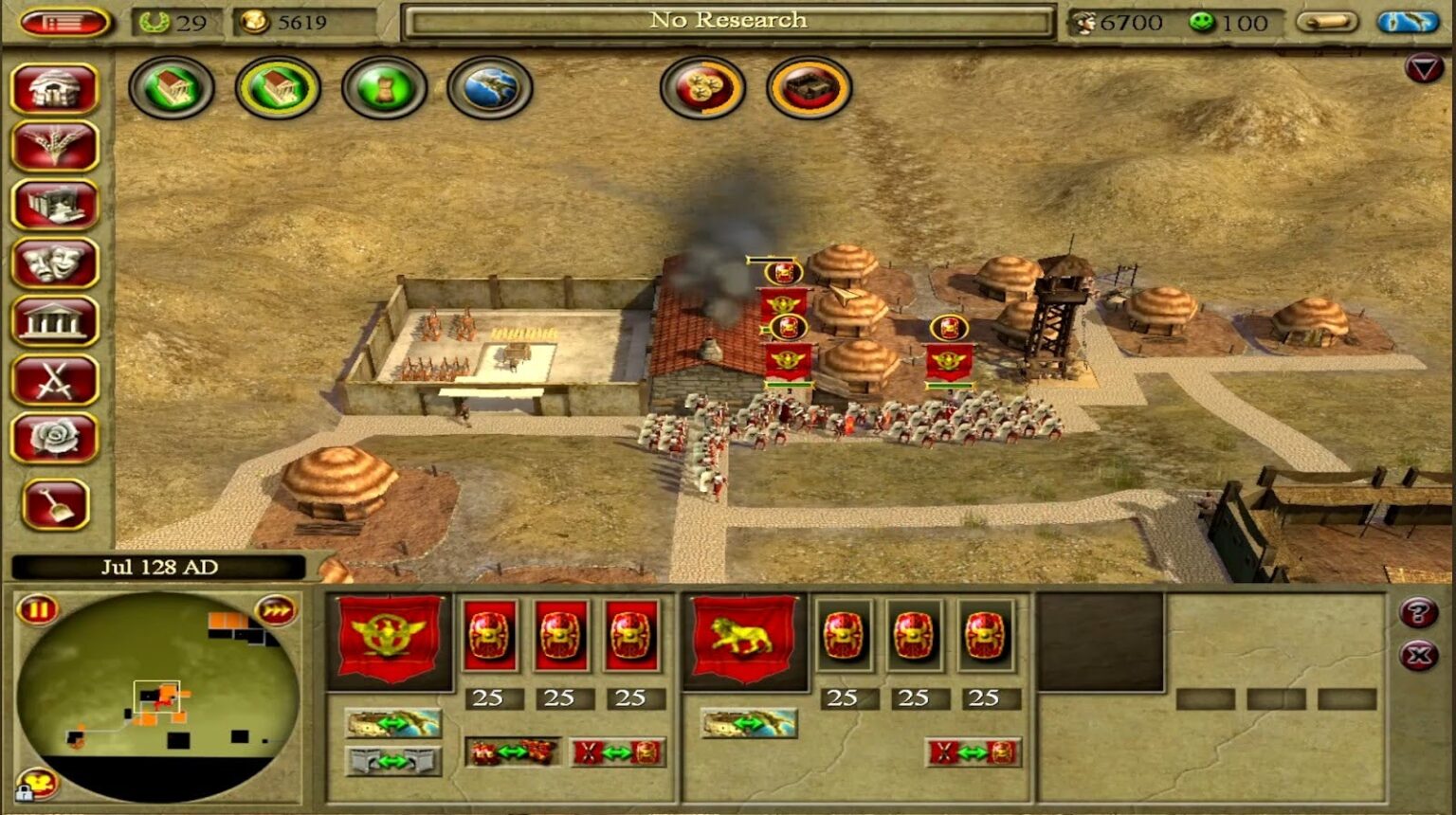Open the housing build category
The width and height of the screenshot is (1456, 815).
(x=55, y=88)
